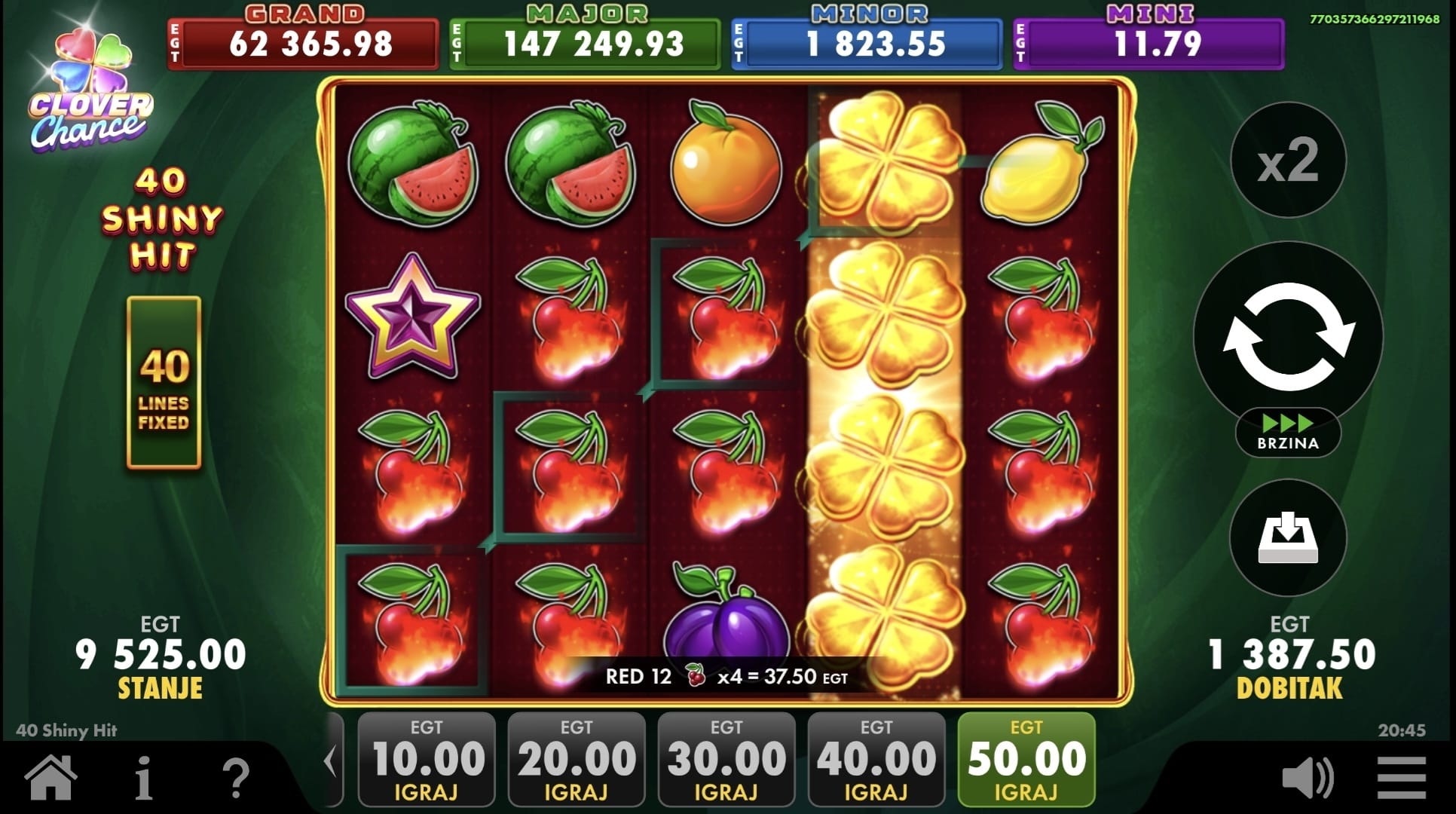1456x814 pixels.
Task: Open the Major jackpot panel
Action: [x=585, y=43]
